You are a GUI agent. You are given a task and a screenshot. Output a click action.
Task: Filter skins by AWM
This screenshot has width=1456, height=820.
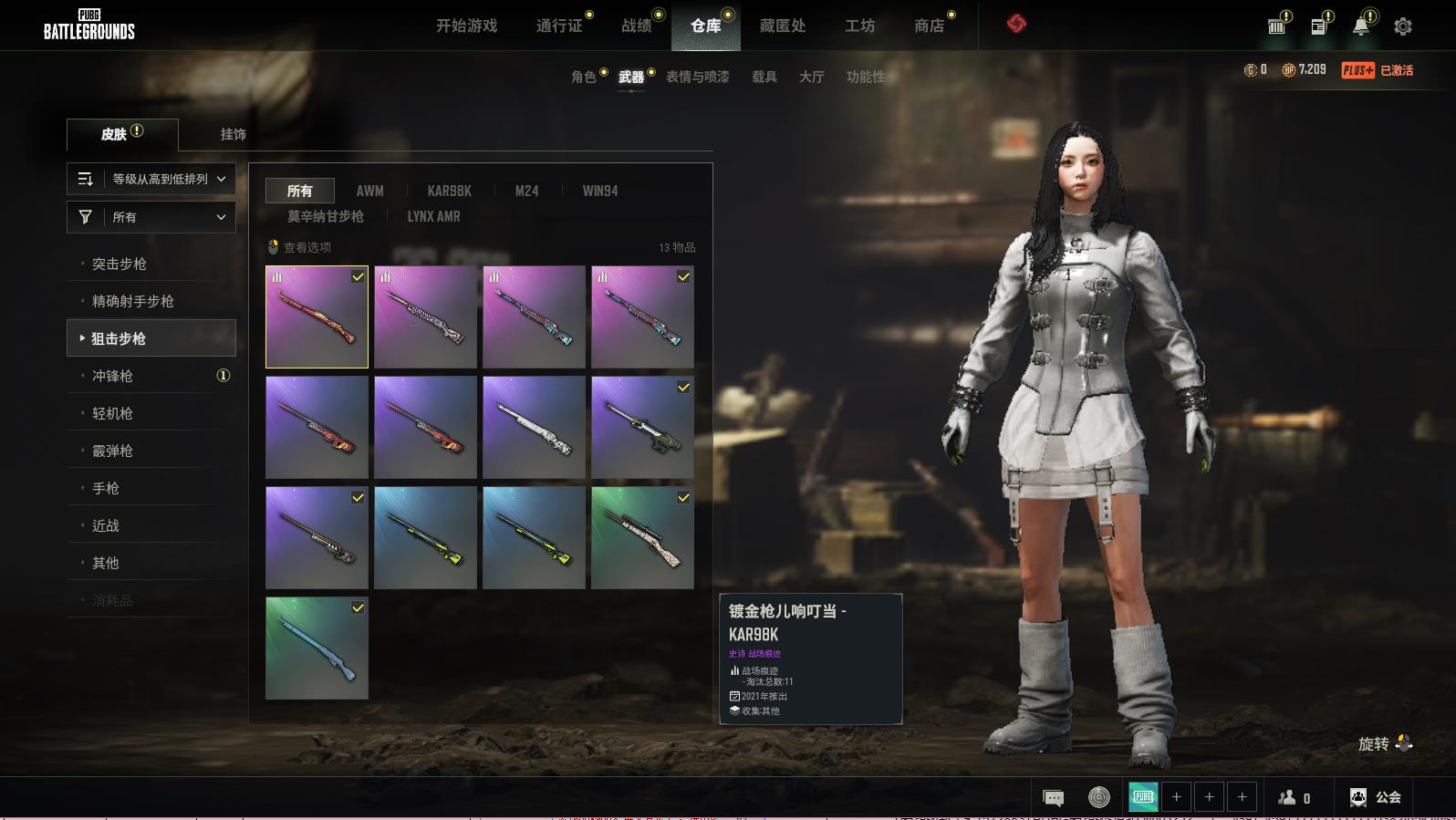[x=369, y=191]
